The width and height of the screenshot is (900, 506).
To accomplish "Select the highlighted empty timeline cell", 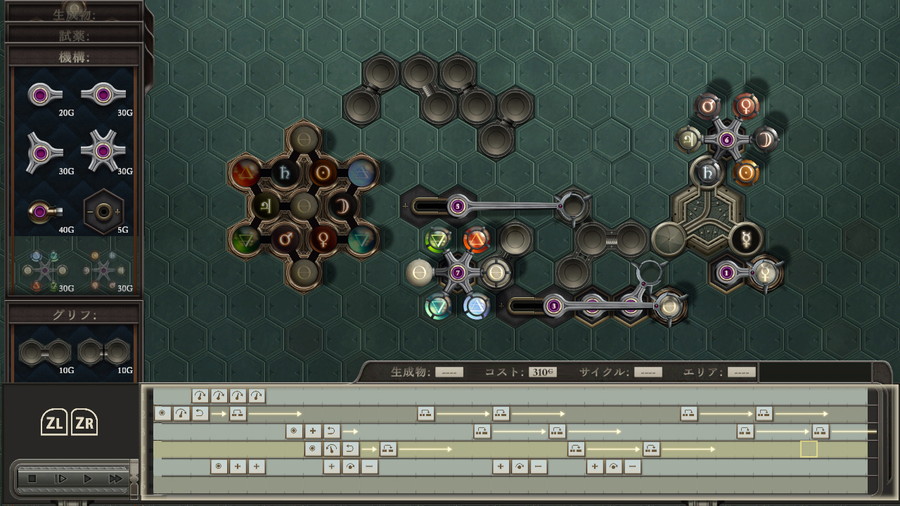I will click(x=808, y=449).
